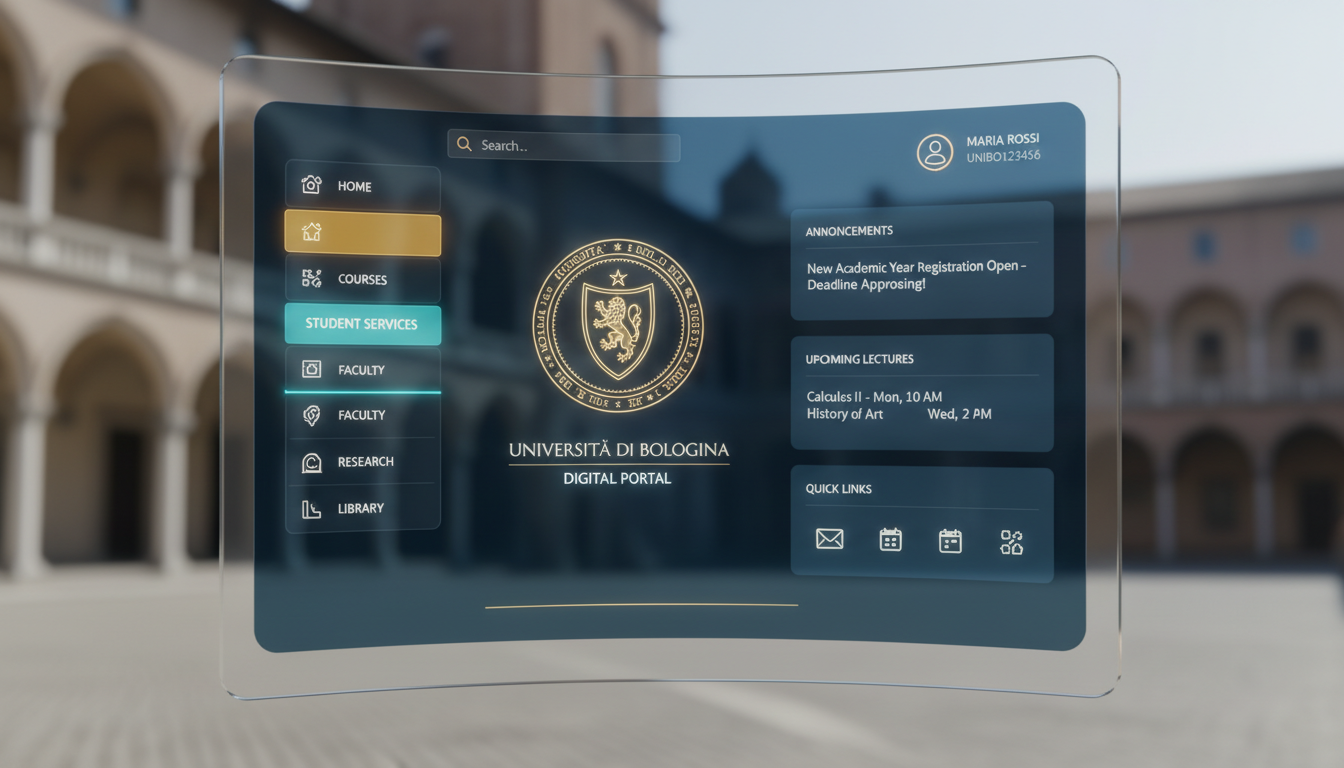Open the Calcules II lecture entry

pyautogui.click(x=875, y=397)
